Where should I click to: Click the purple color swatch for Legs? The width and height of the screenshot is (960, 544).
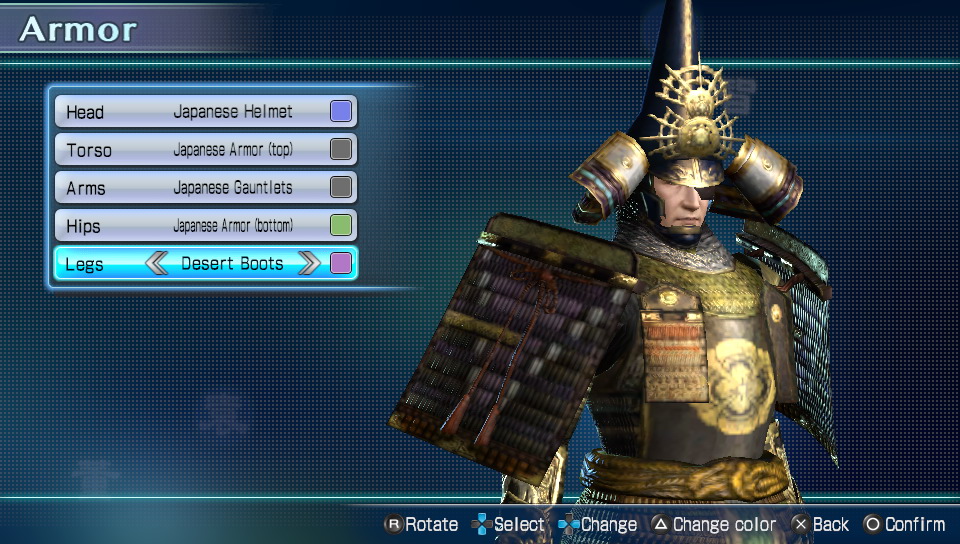[341, 264]
